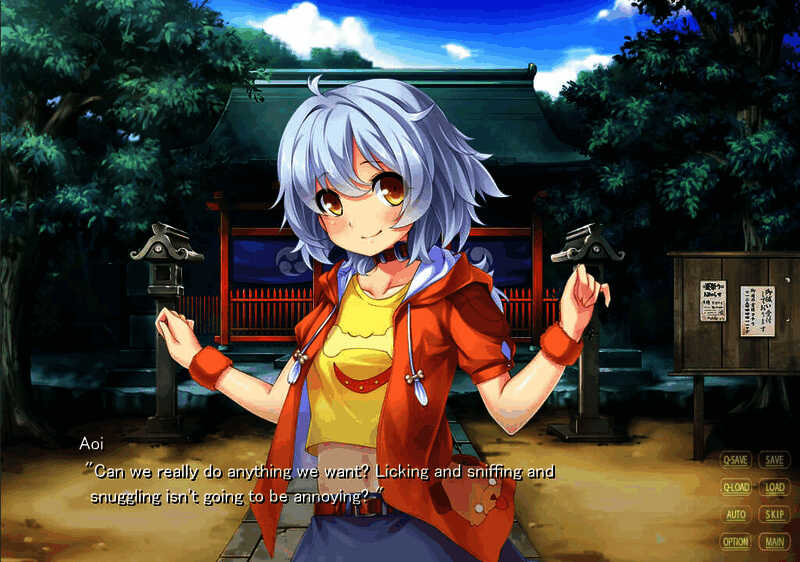The image size is (800, 562).
Task: Open the OPTION settings
Action: [x=736, y=542]
